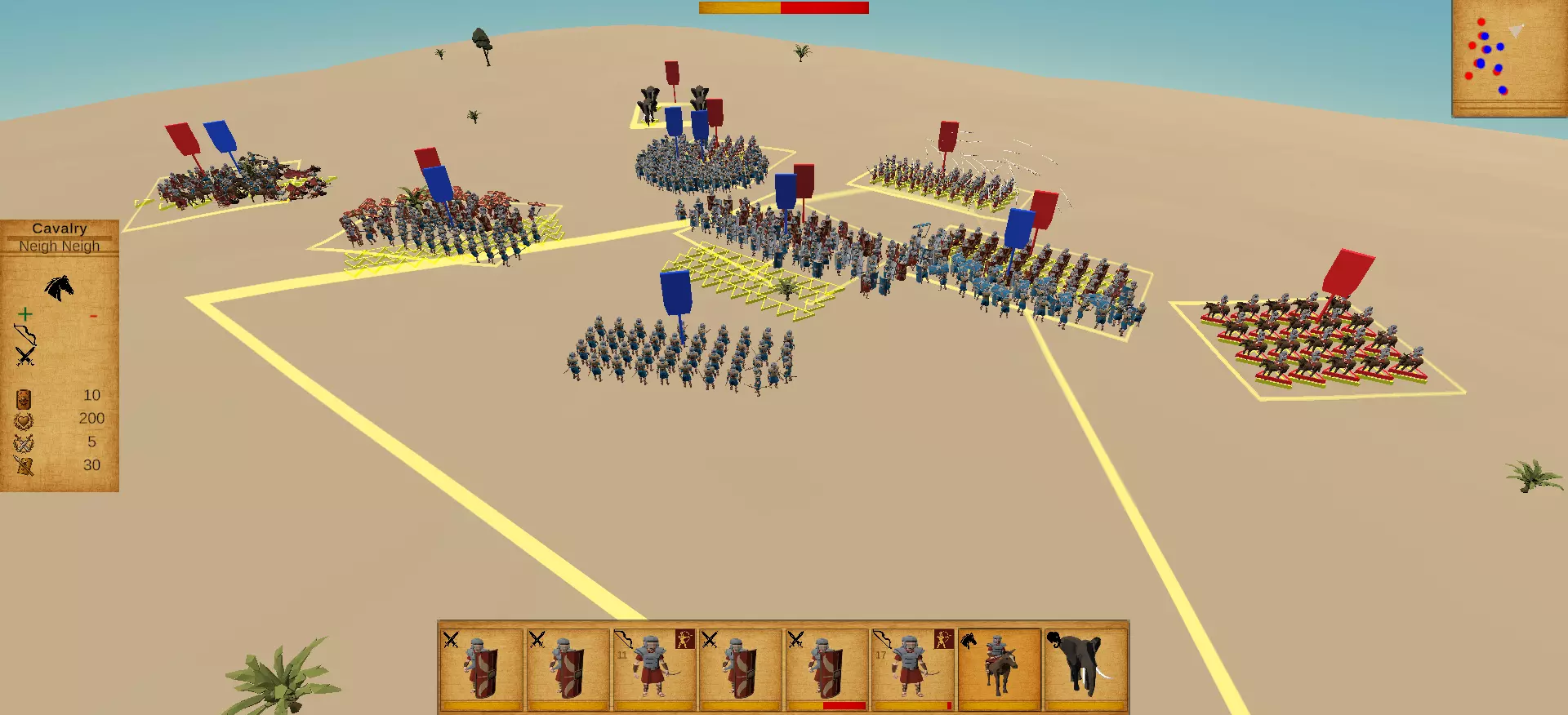This screenshot has width=1568, height=715.
Task: Click the Cavalry panel title
Action: pos(60,229)
